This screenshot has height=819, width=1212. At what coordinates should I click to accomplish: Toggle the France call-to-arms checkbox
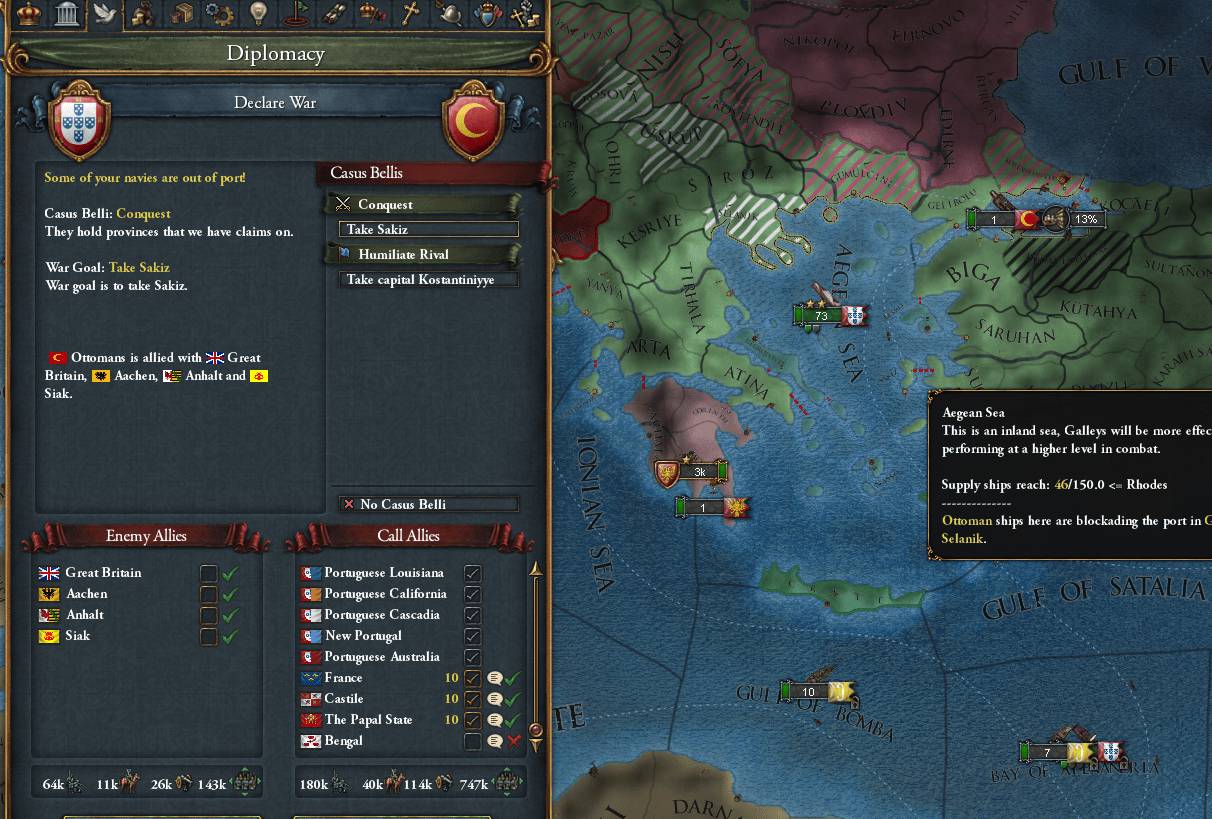coord(473,678)
